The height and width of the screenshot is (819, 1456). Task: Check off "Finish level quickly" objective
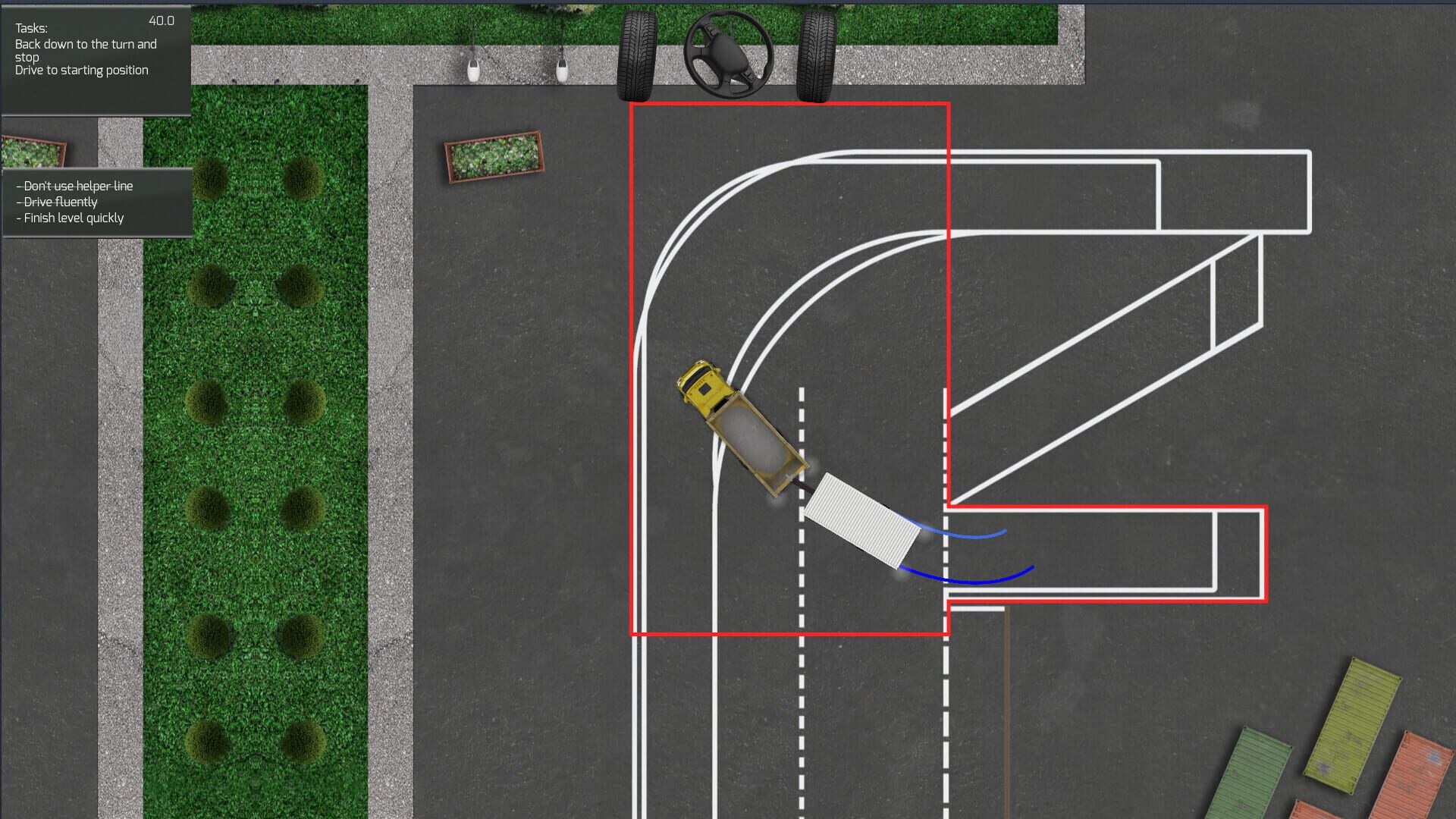click(x=70, y=218)
